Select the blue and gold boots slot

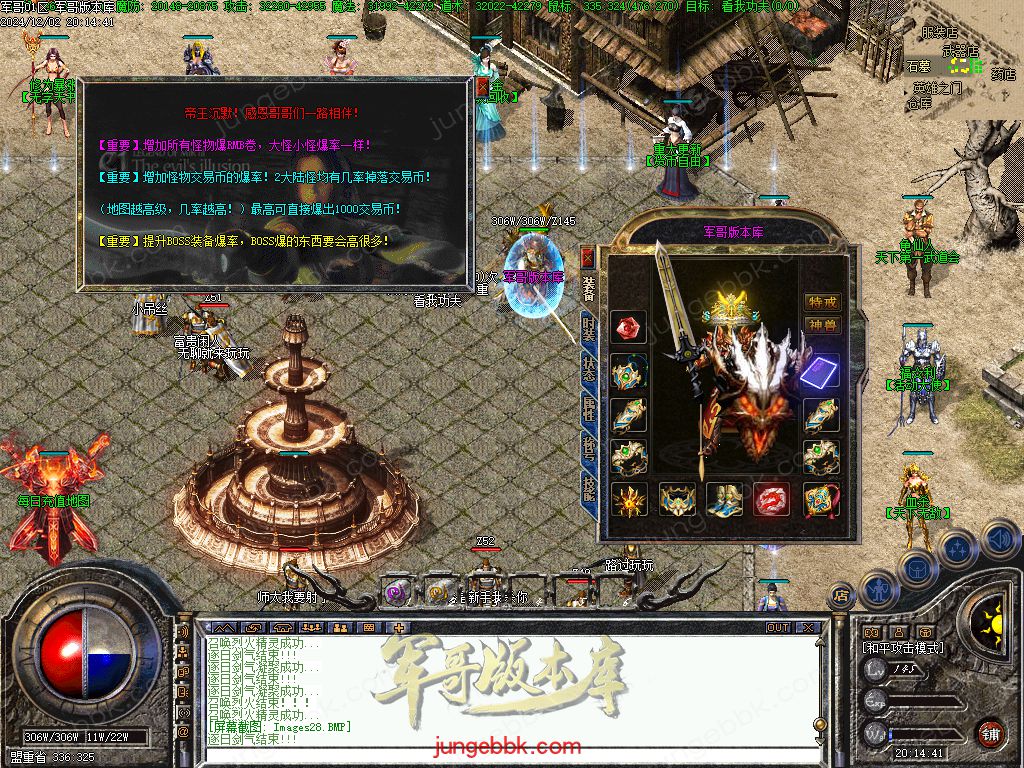725,499
